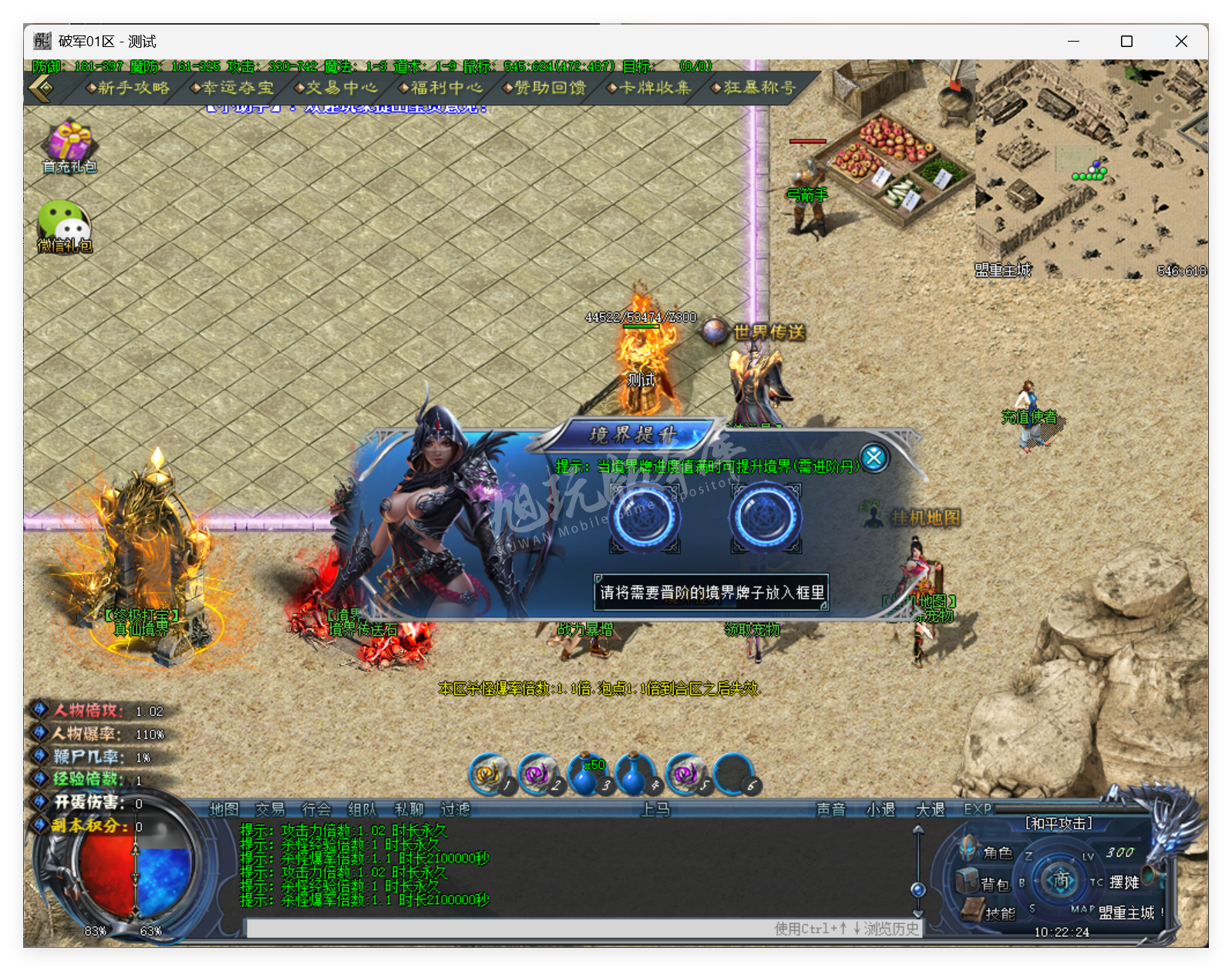Open the 微信礼包 WeChat gift icon

point(65,225)
